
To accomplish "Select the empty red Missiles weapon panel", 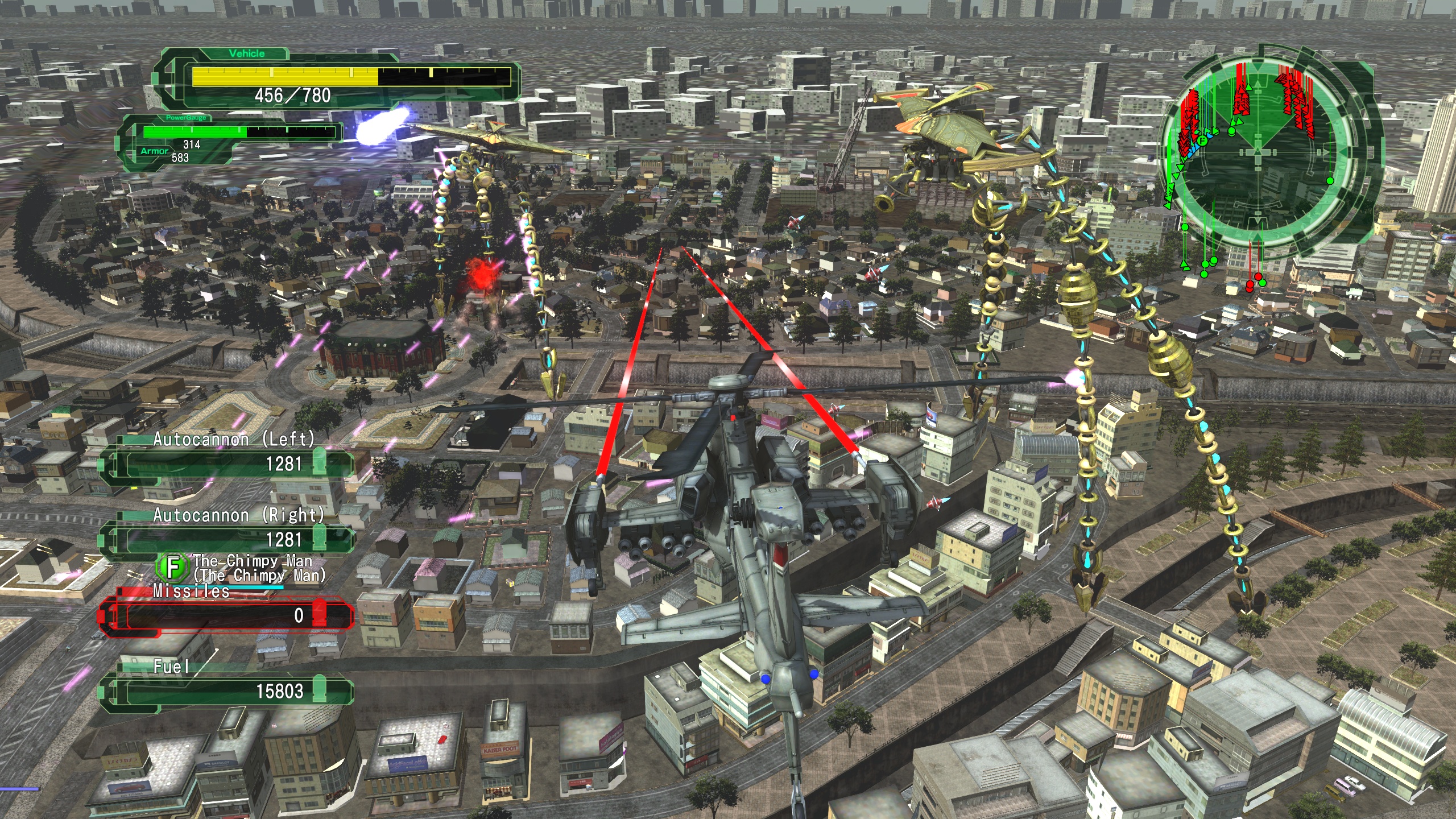I will pos(227,615).
